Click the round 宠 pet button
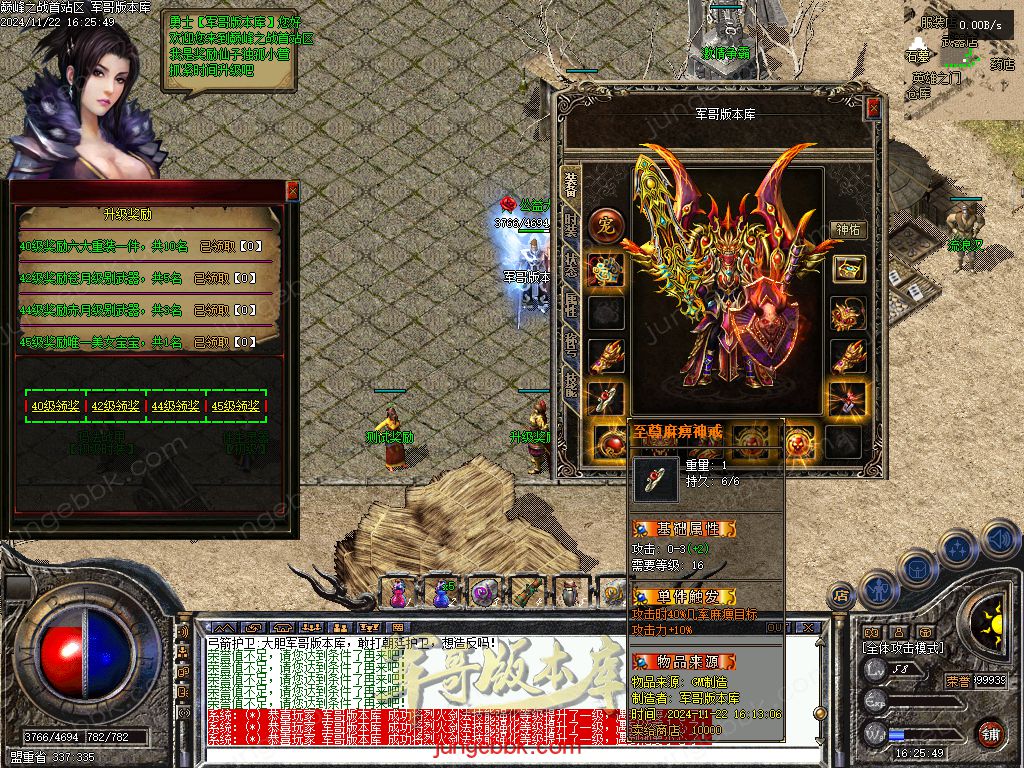The height and width of the screenshot is (768, 1024). pos(606,226)
